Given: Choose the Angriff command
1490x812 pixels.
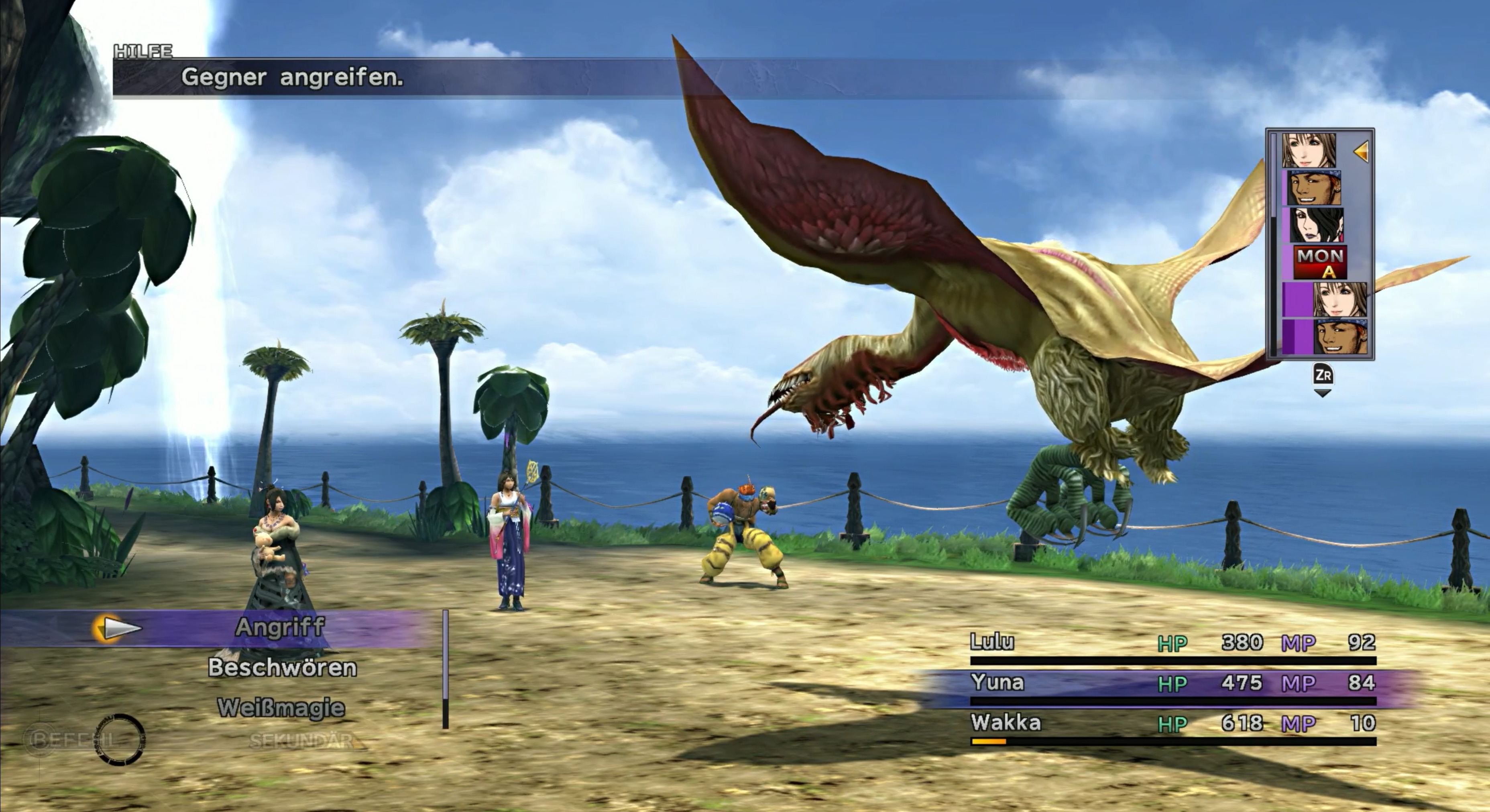Looking at the screenshot, I should tap(280, 627).
